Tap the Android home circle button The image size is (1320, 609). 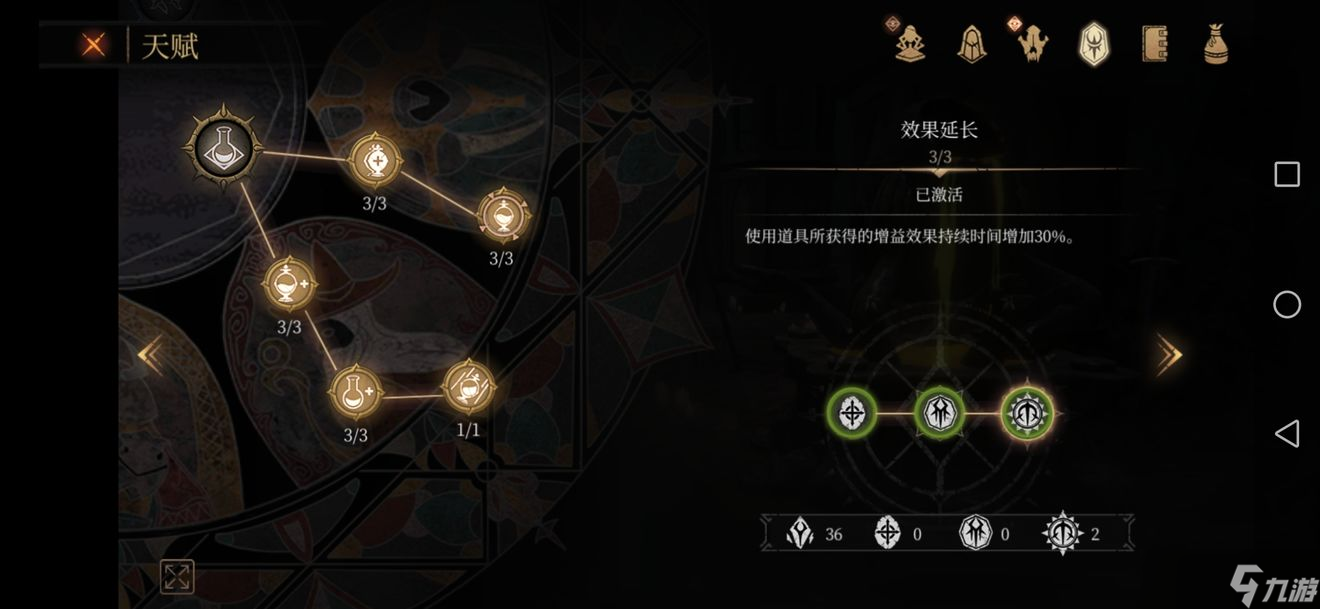pos(1286,304)
